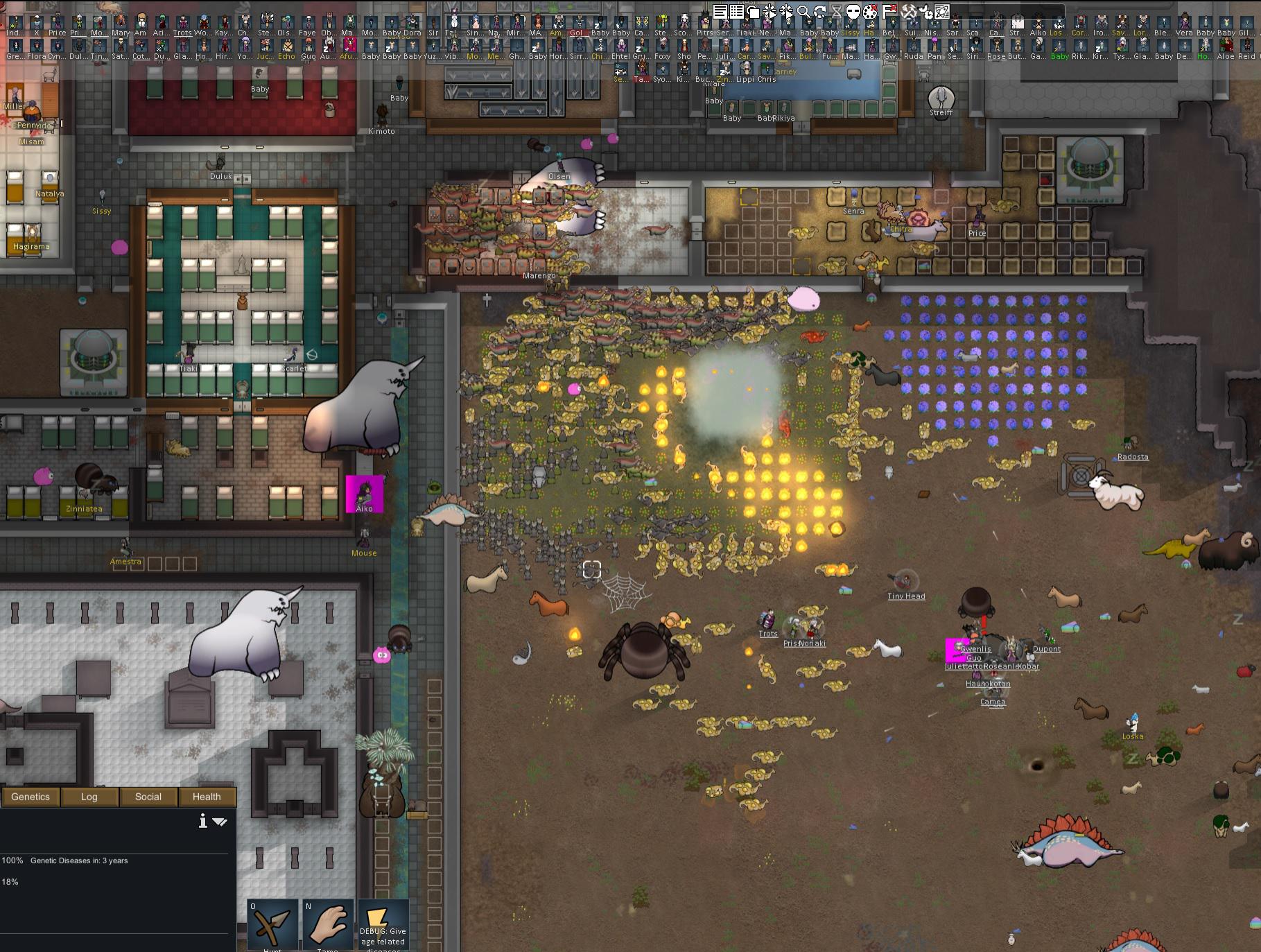Select colonist Dora portrait
1261x952 pixels.
click(412, 25)
